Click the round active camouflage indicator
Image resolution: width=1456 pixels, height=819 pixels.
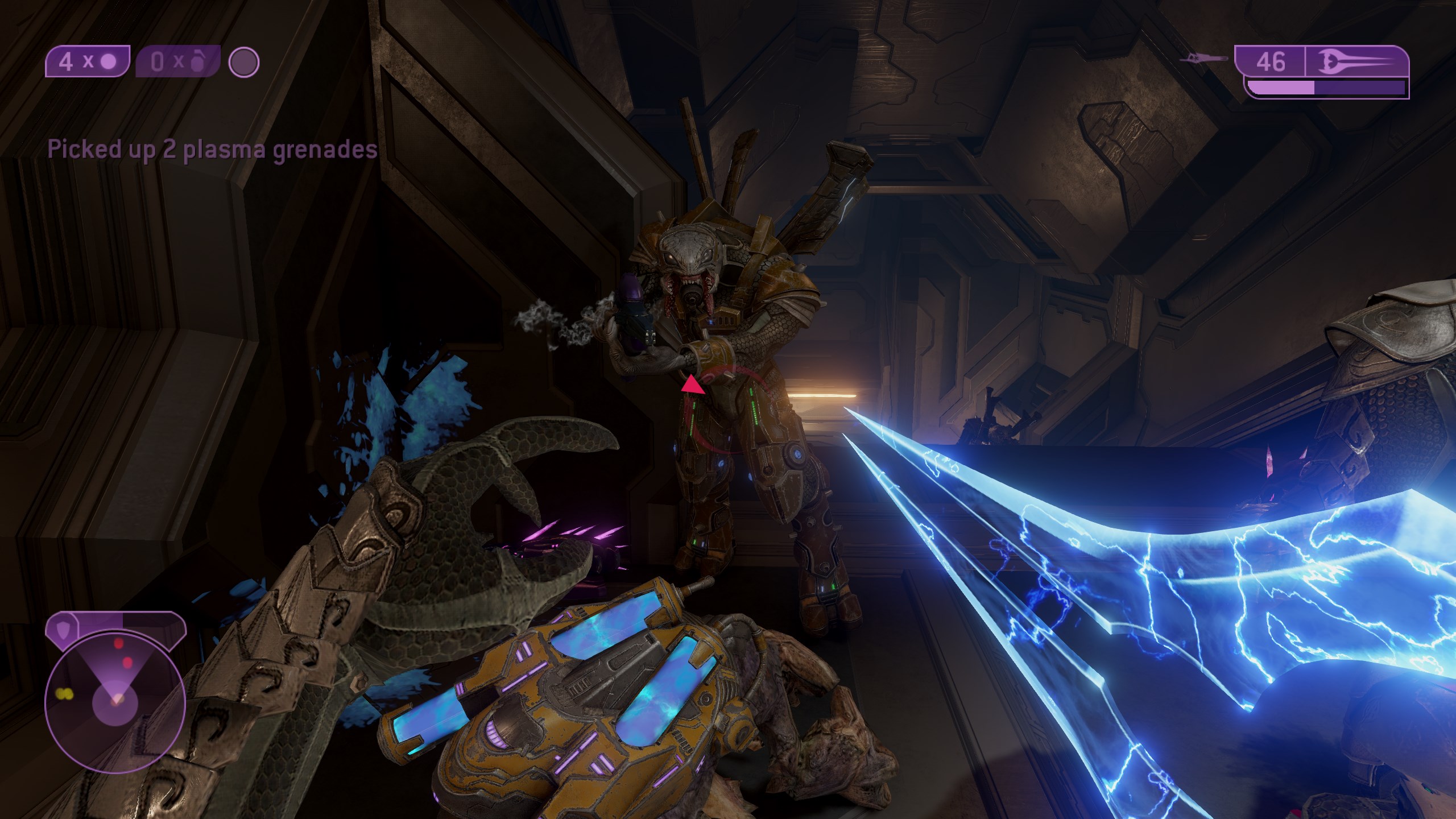[244, 61]
